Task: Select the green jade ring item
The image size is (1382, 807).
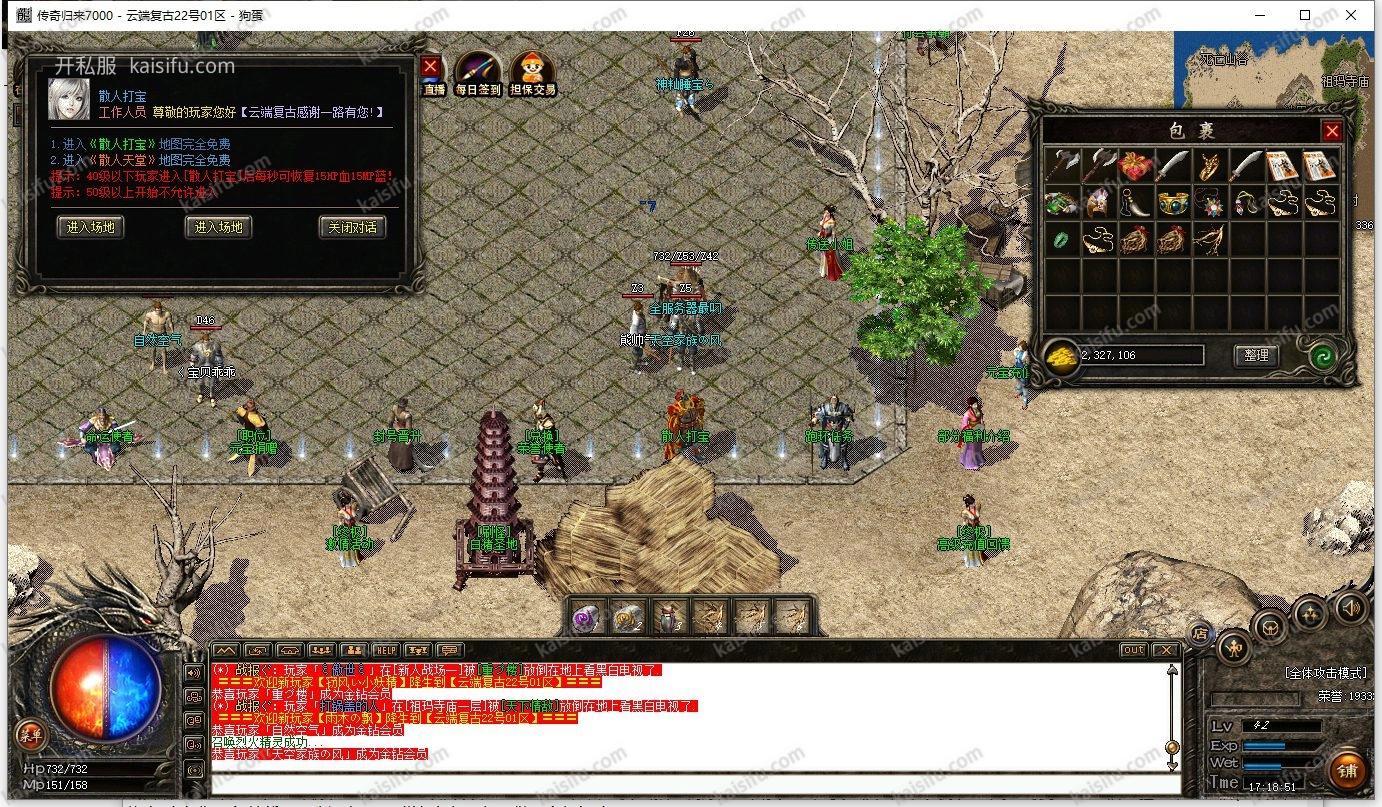Action: click(1061, 240)
